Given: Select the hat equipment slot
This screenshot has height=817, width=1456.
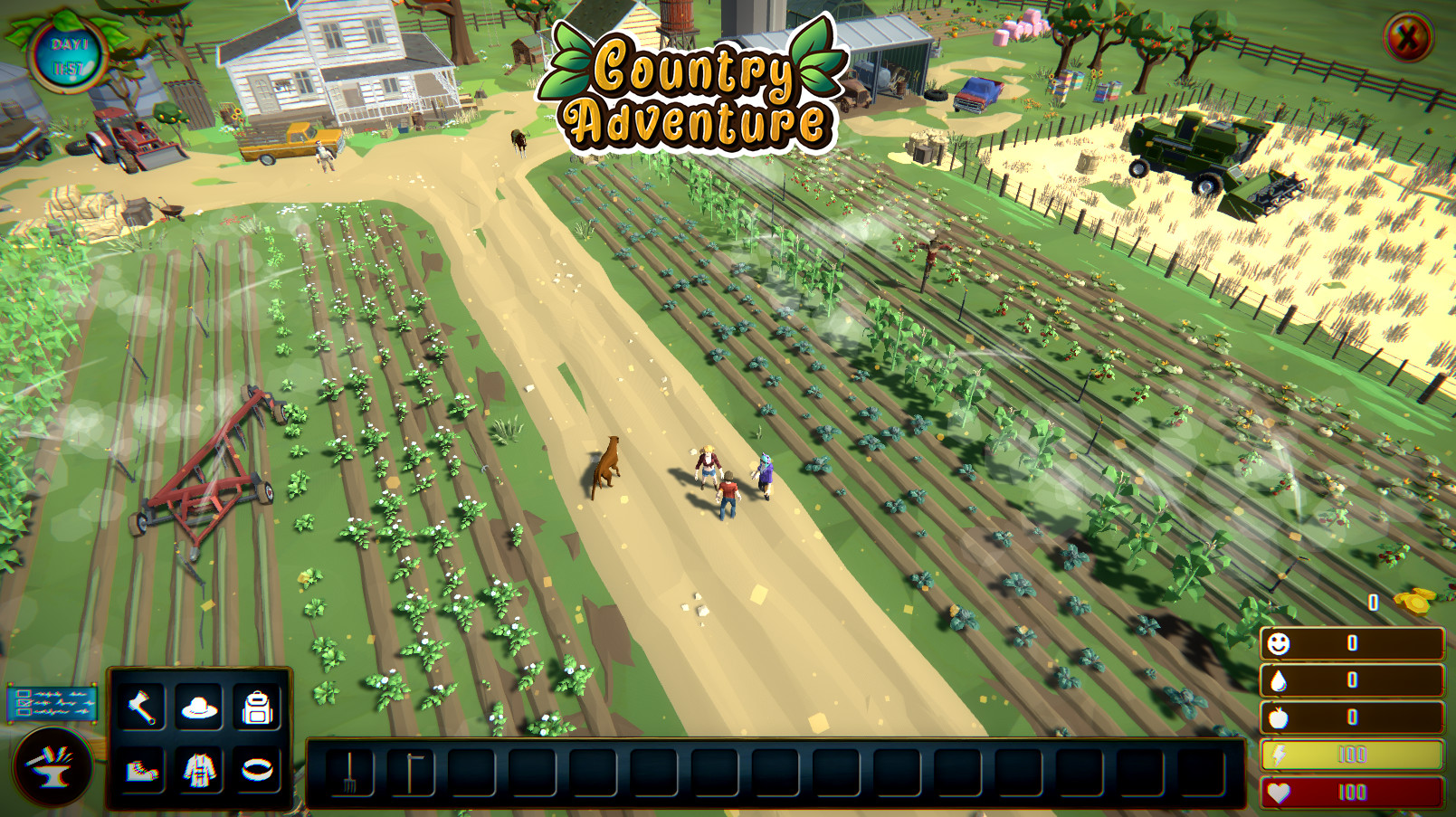Looking at the screenshot, I should 199,708.
